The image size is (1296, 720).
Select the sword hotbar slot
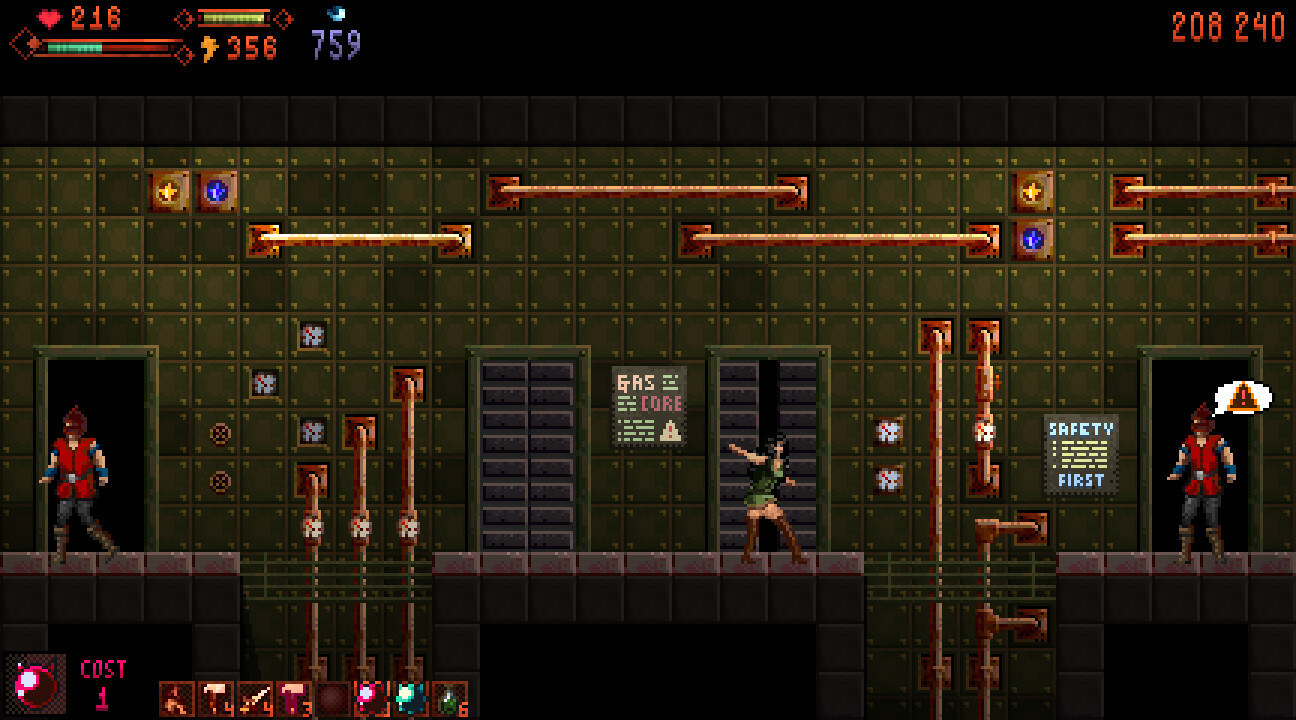click(x=255, y=699)
